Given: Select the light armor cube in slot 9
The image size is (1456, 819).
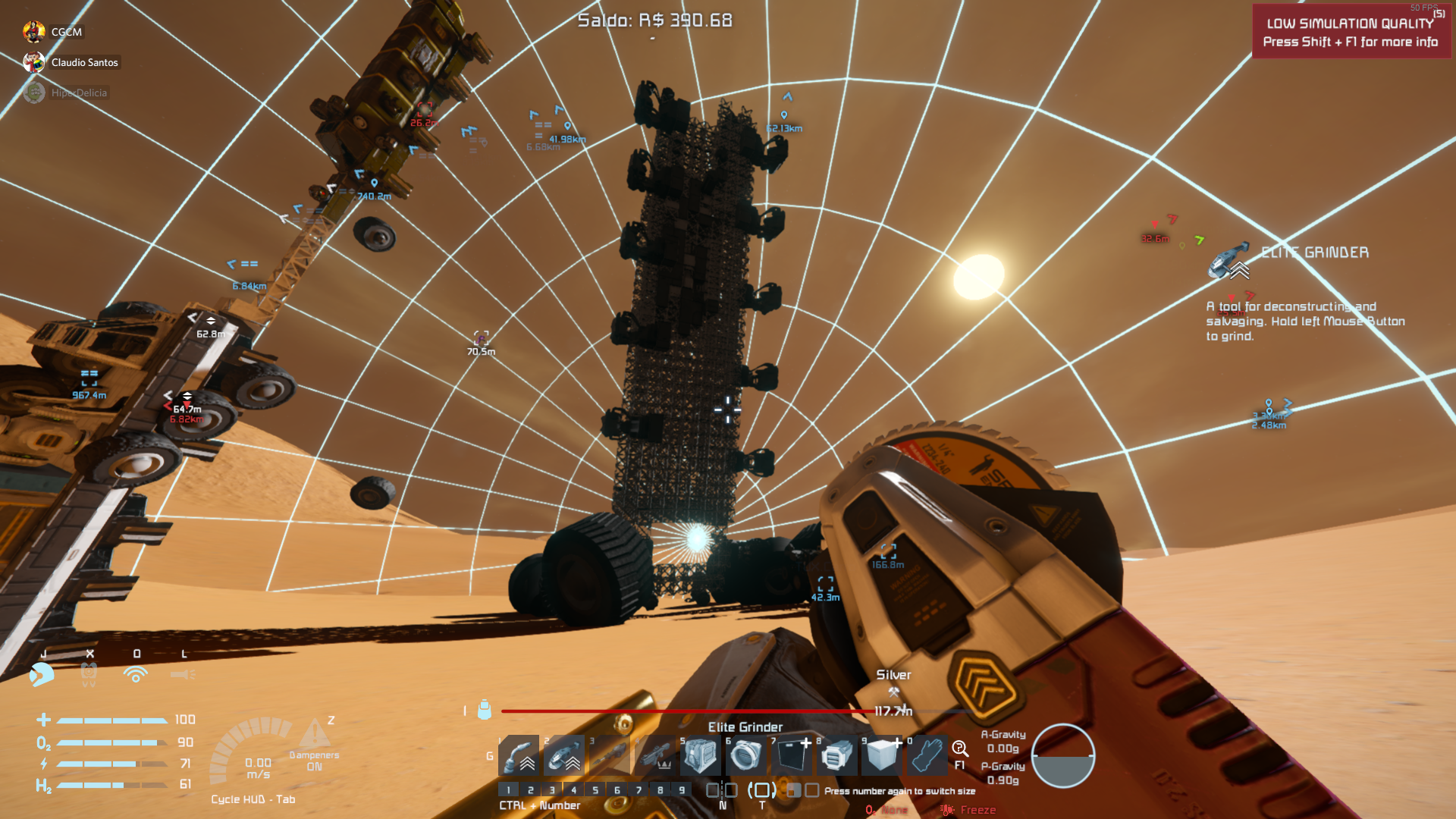Looking at the screenshot, I should point(882,755).
